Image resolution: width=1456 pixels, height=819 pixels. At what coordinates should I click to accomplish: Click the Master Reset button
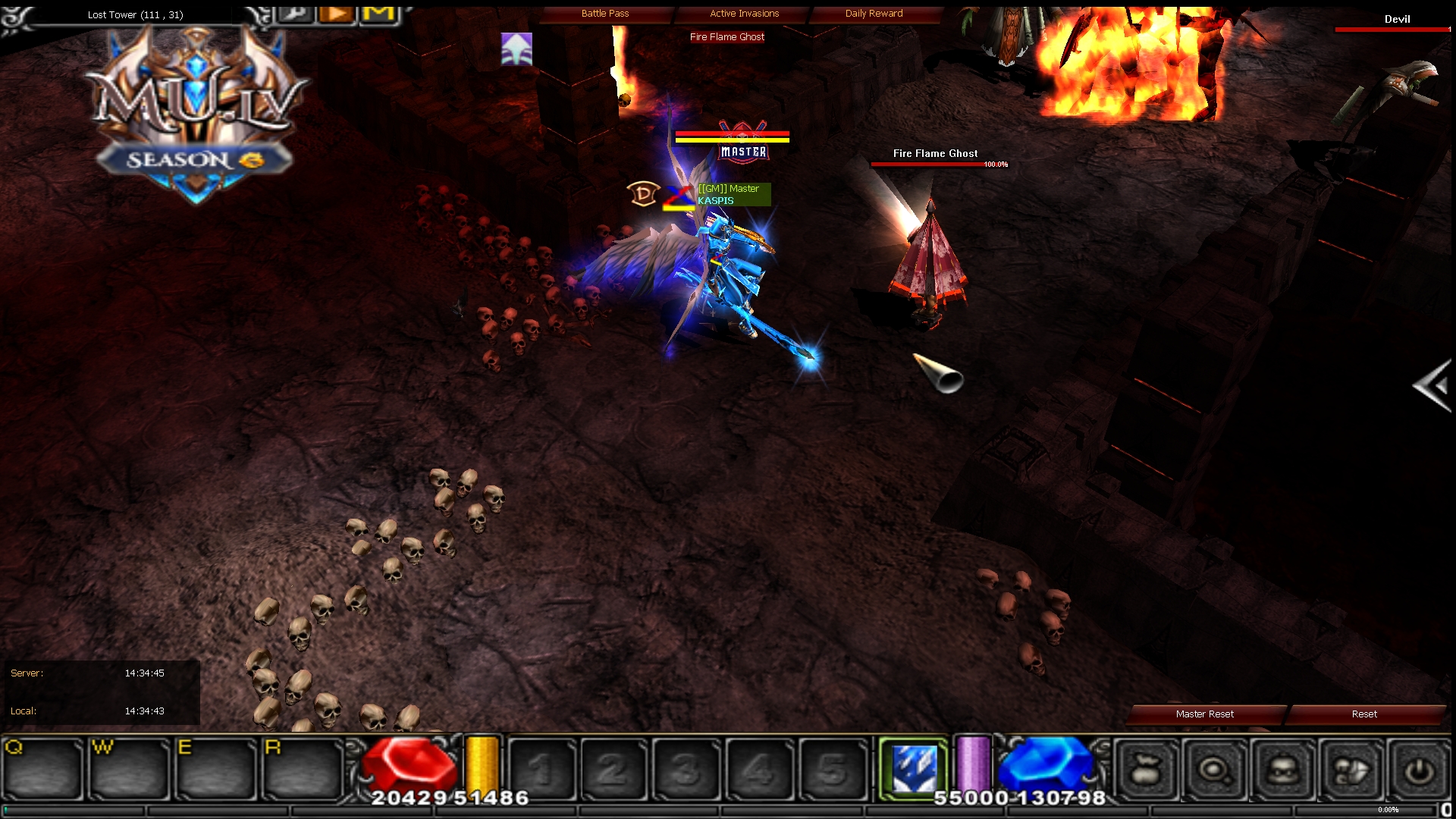click(1204, 714)
